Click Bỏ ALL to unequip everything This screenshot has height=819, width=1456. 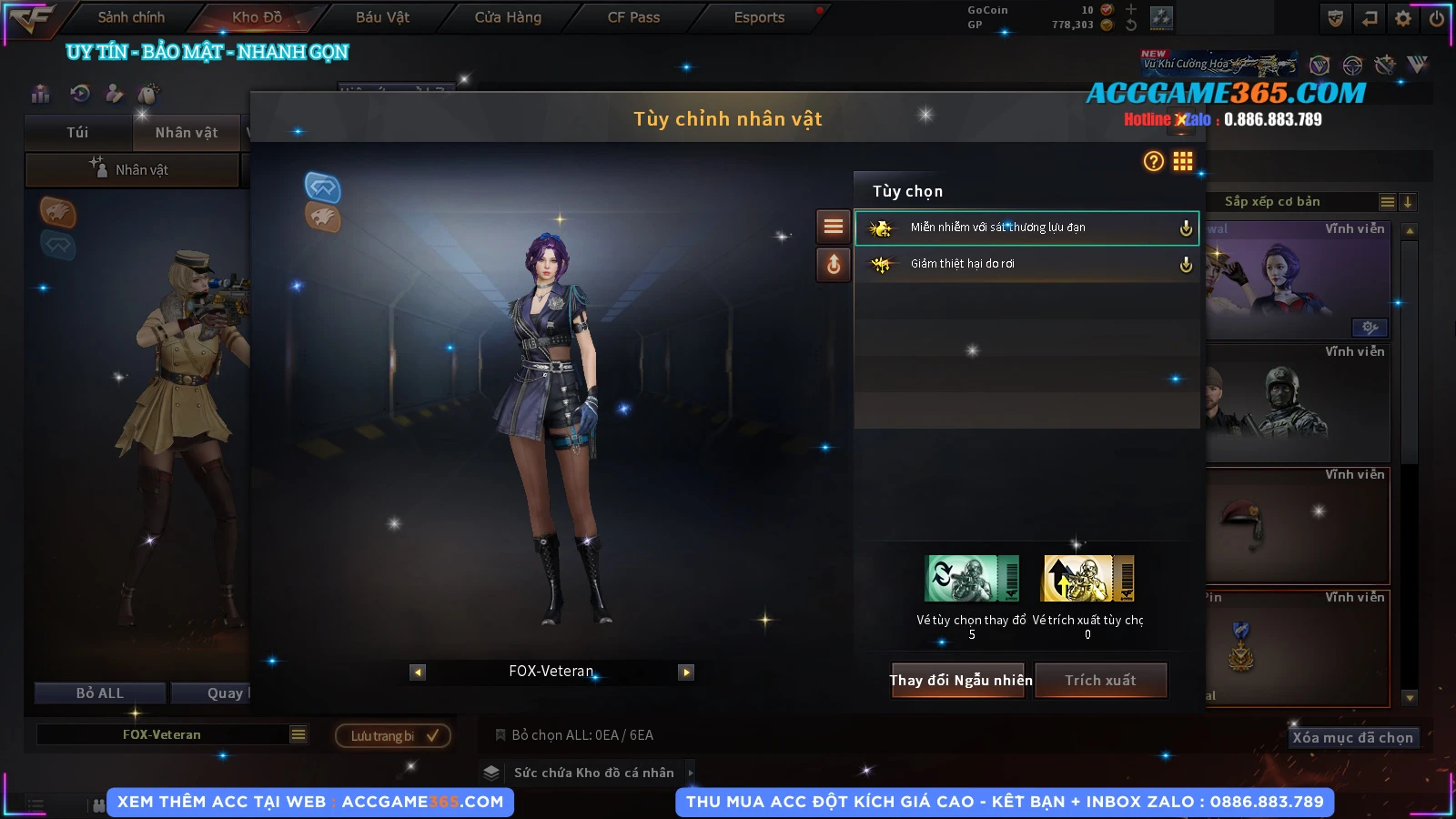click(100, 693)
